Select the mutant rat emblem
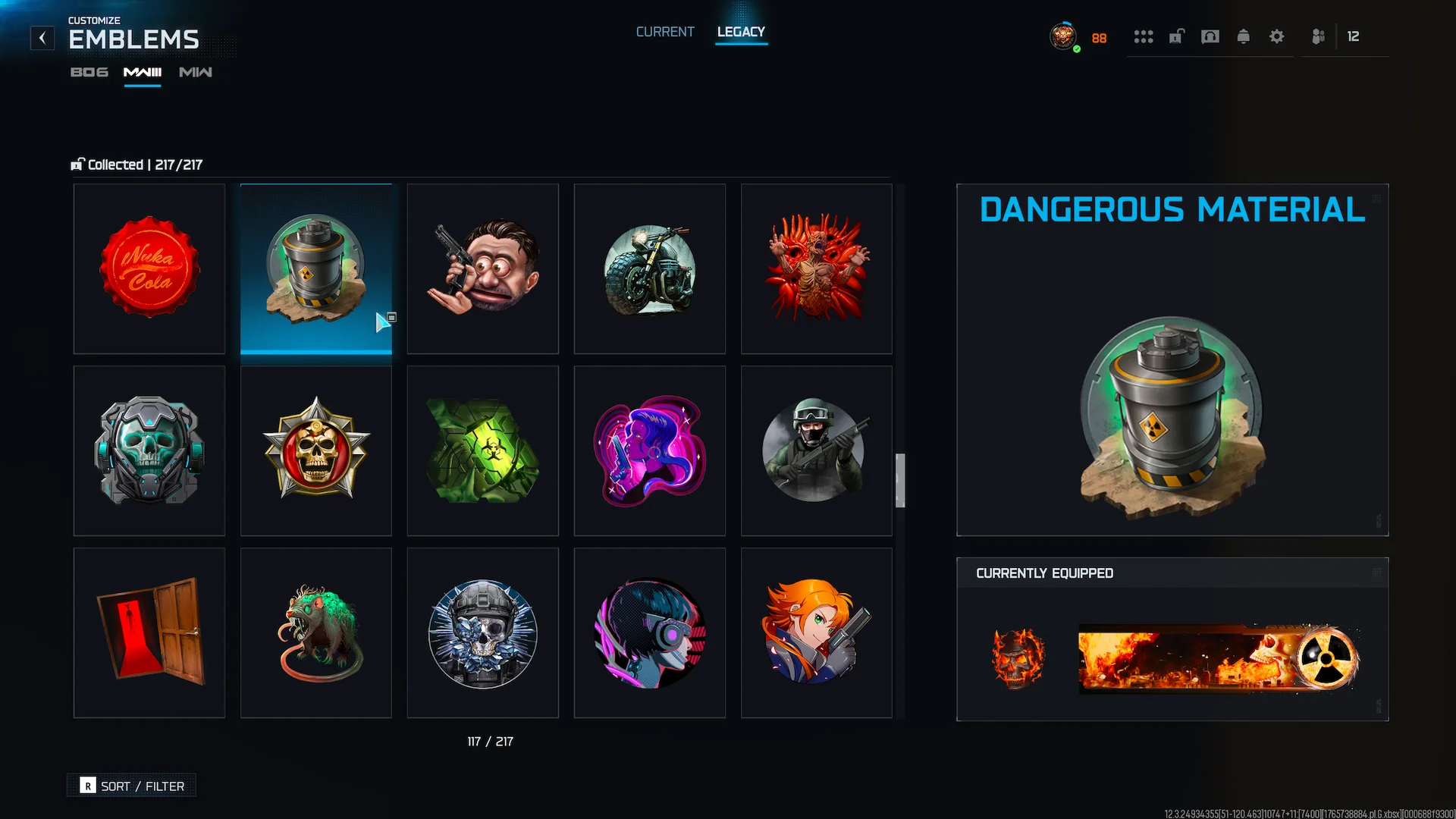Image resolution: width=1456 pixels, height=819 pixels. point(316,632)
